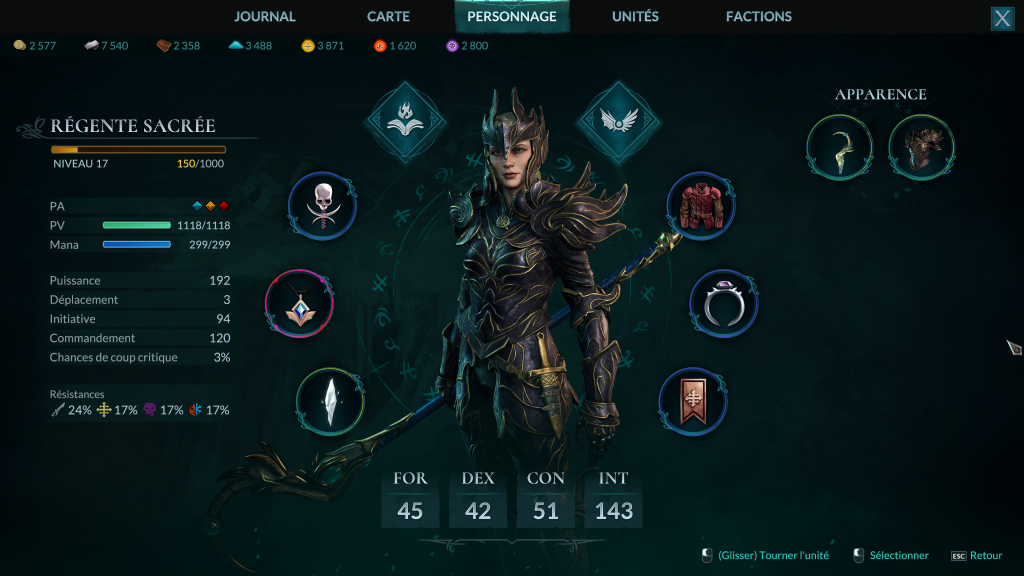Select the amulet pendant slot
This screenshot has width=1024, height=576.
pos(299,303)
